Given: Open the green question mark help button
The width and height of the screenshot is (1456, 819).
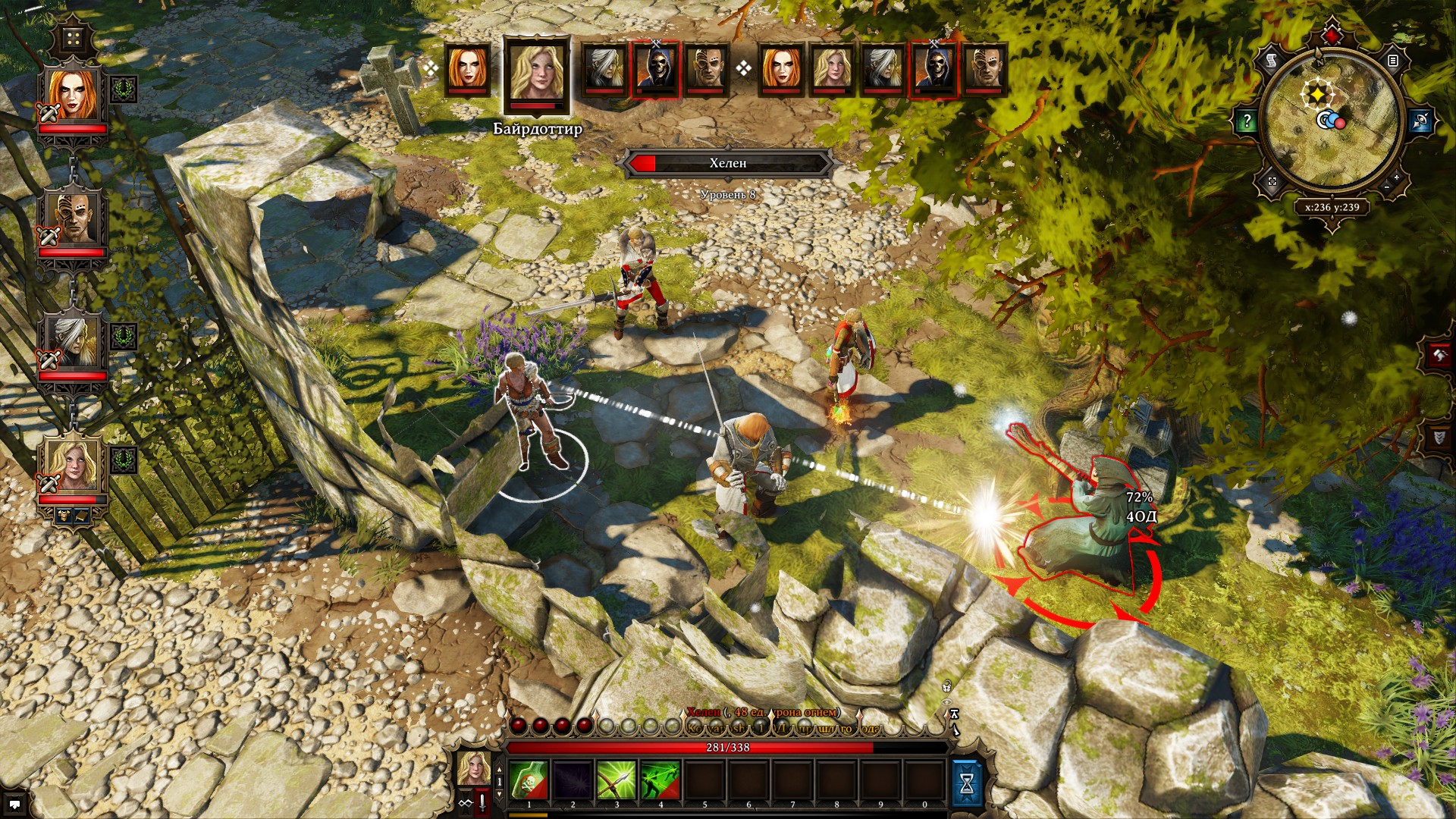Looking at the screenshot, I should click(1247, 121).
